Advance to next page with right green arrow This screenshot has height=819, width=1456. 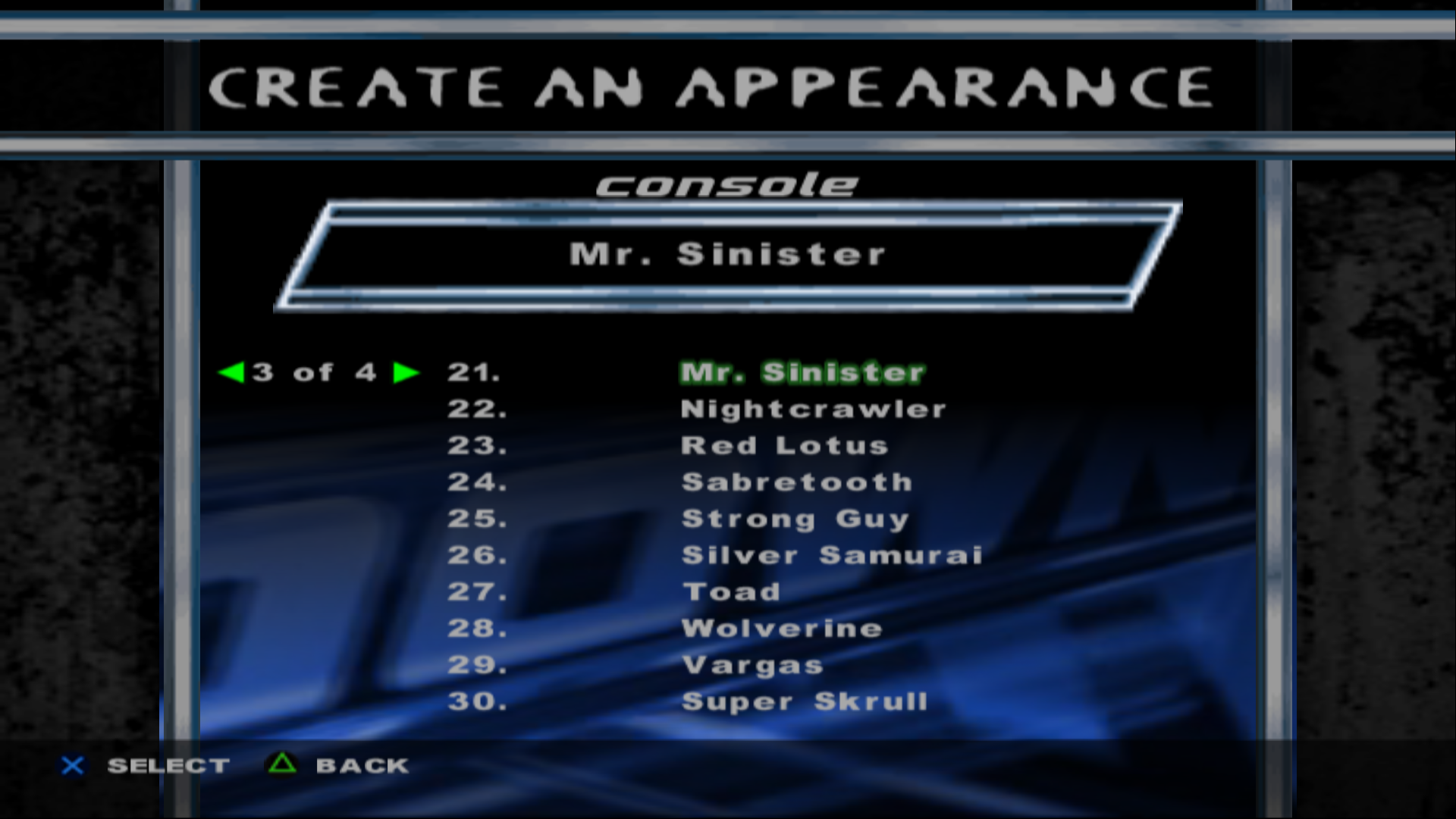pyautogui.click(x=406, y=372)
